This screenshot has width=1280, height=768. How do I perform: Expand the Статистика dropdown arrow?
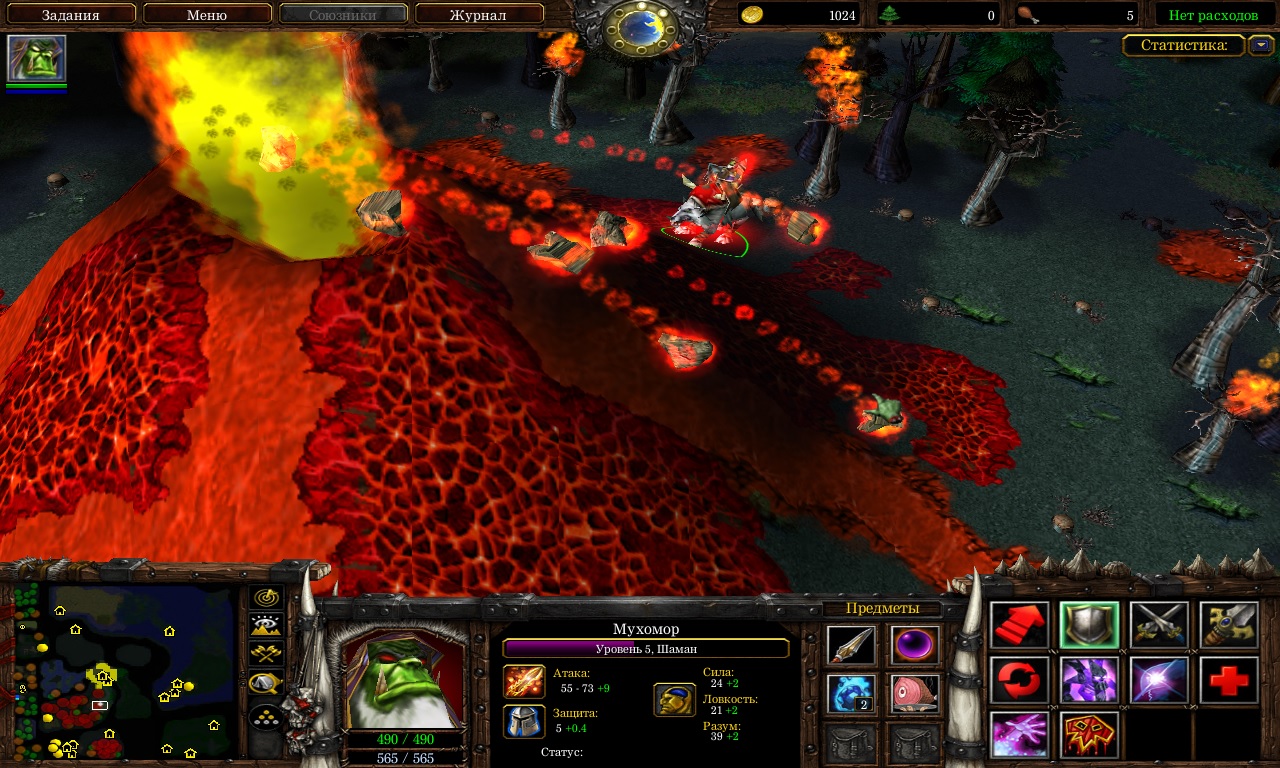coord(1262,45)
